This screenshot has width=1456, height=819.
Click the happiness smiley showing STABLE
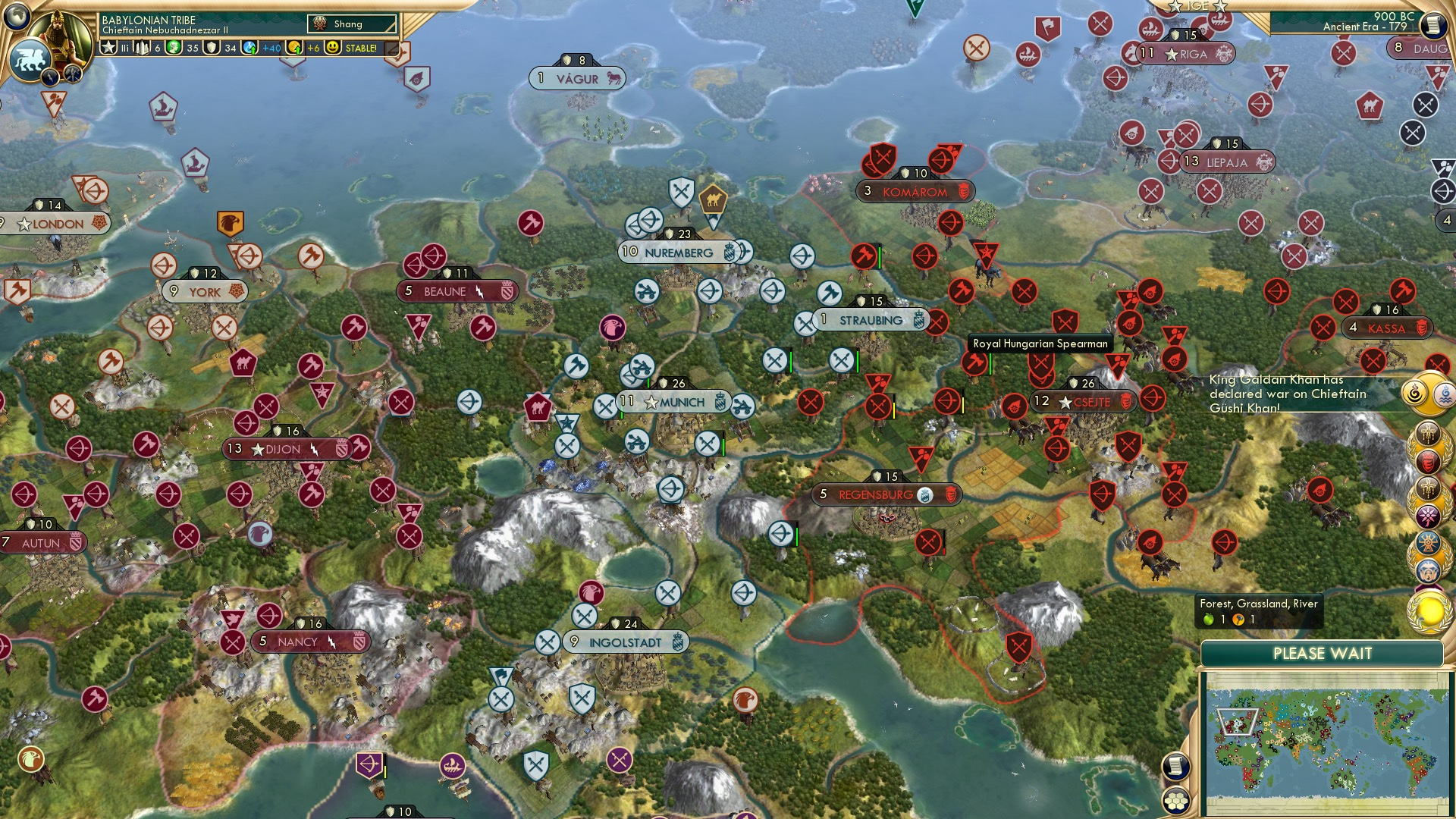point(334,47)
